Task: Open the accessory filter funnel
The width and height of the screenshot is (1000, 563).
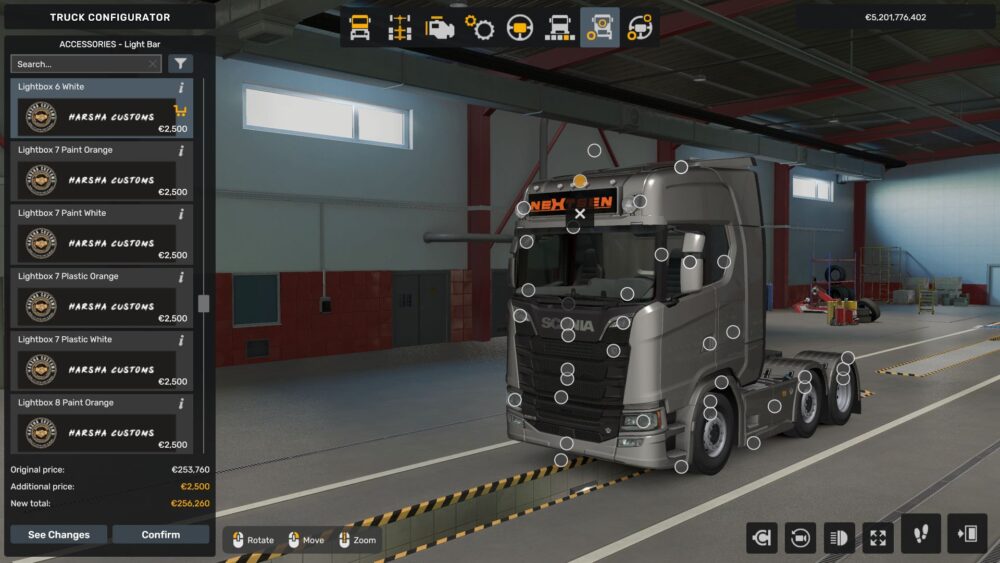Action: pyautogui.click(x=180, y=64)
